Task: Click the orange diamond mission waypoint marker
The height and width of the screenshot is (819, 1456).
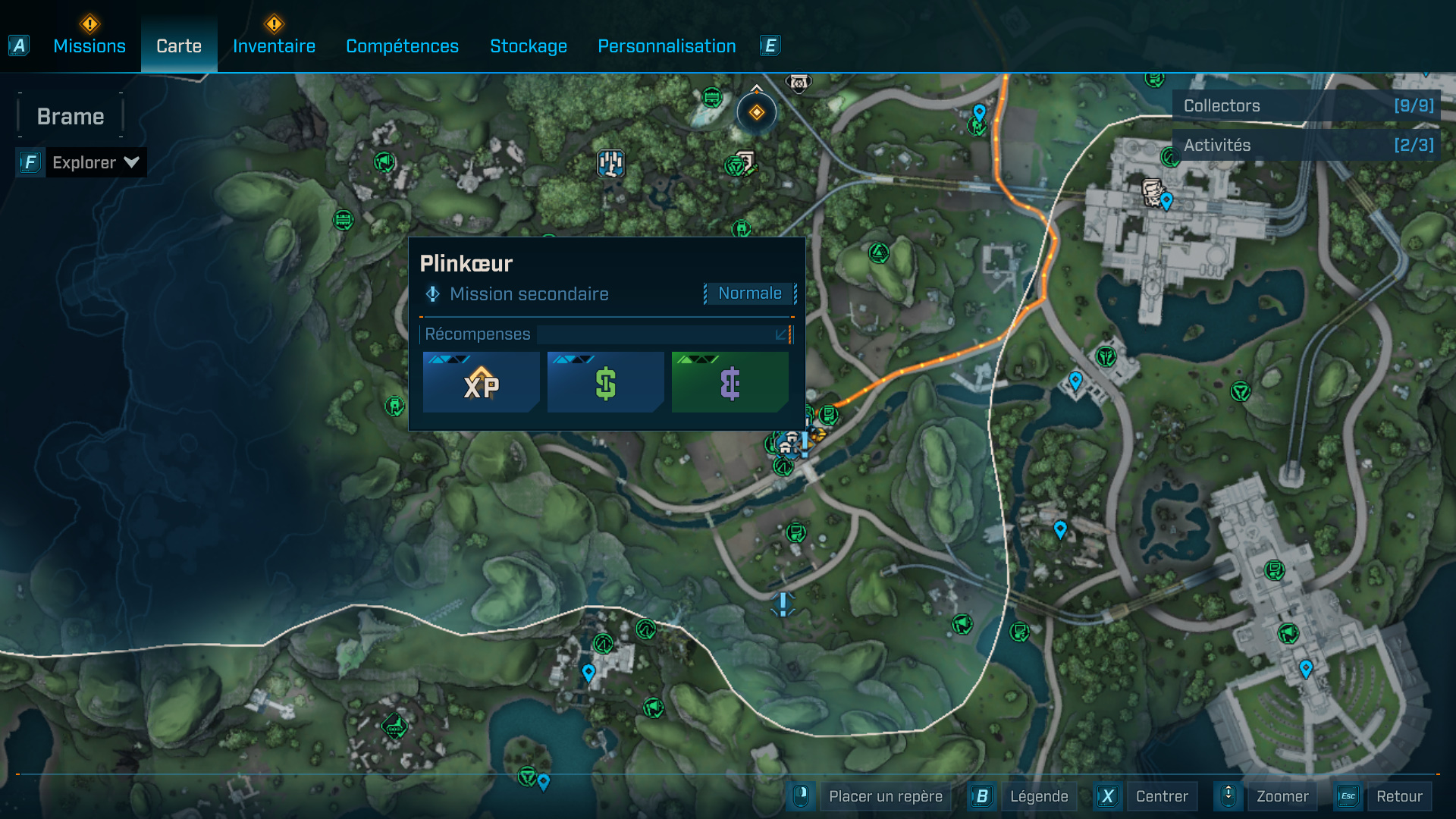Action: tap(757, 113)
